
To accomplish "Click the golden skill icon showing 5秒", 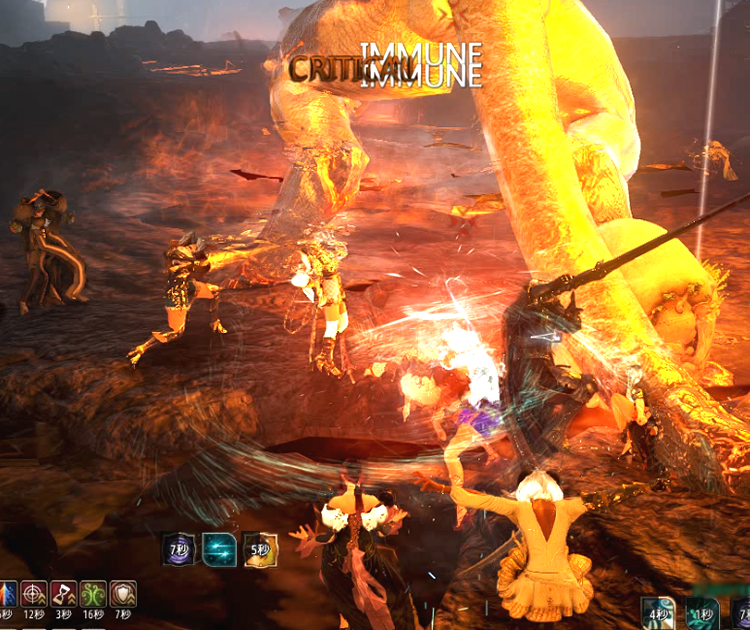I will click(260, 549).
